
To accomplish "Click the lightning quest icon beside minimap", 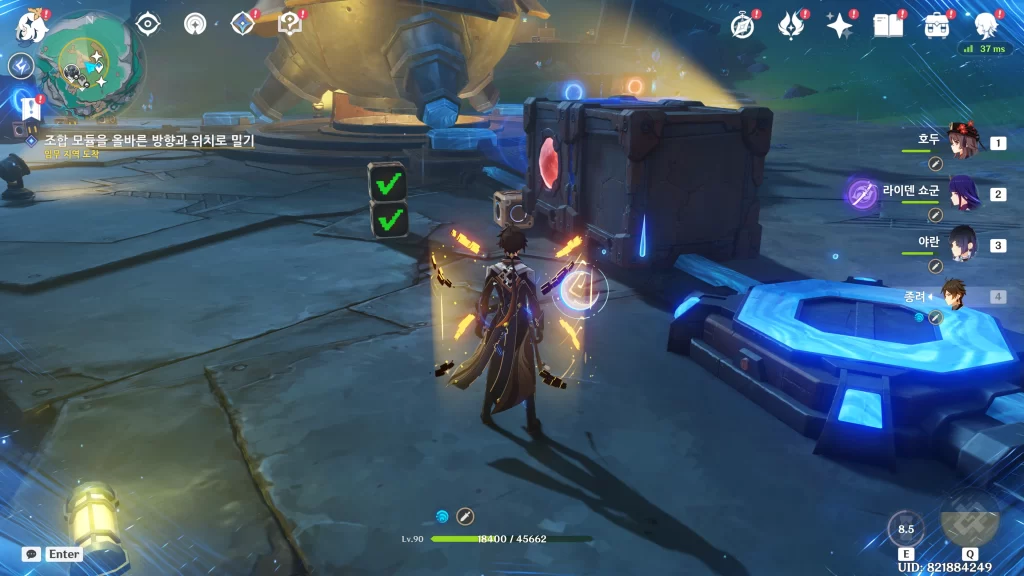I will pyautogui.click(x=21, y=66).
